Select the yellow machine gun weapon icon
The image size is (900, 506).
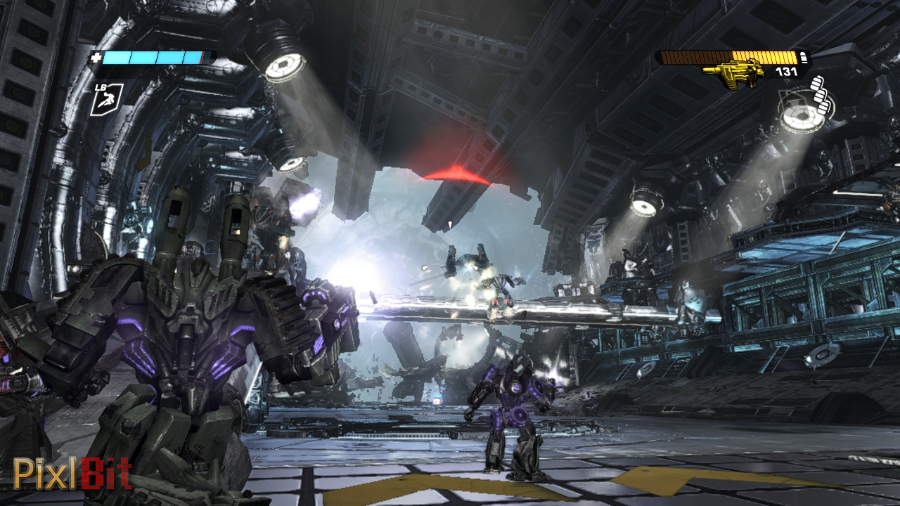[733, 73]
